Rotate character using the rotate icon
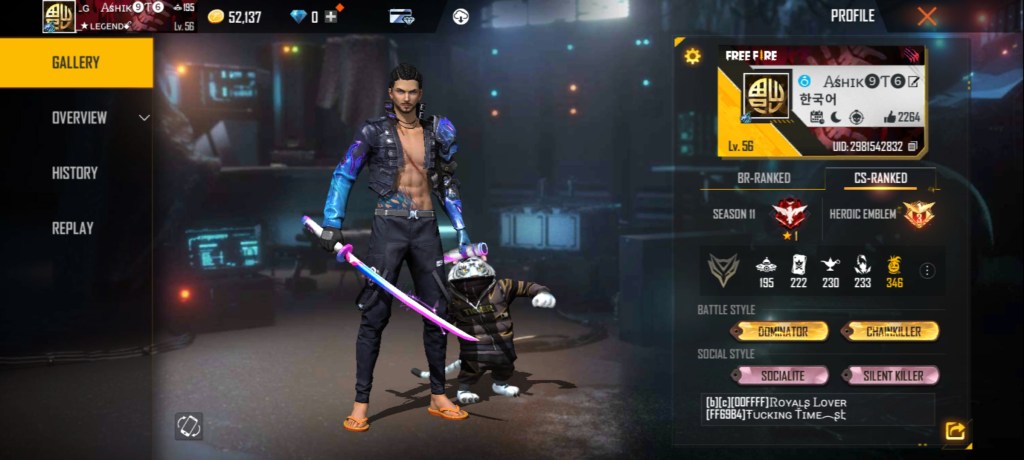 188,425
